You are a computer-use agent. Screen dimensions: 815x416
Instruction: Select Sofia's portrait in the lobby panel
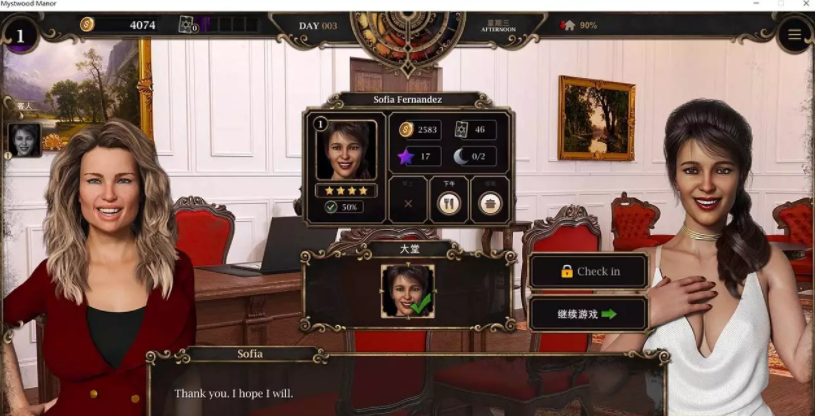407,290
